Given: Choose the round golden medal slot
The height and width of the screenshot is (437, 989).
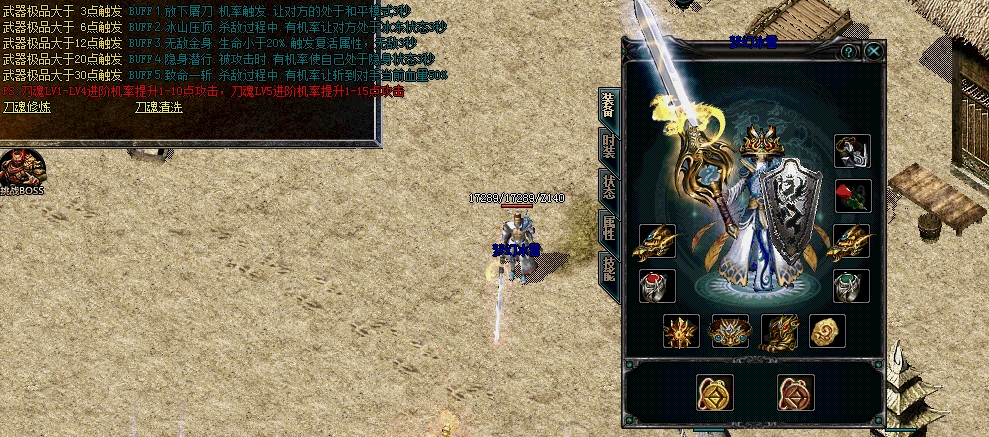Looking at the screenshot, I should click(x=827, y=331).
